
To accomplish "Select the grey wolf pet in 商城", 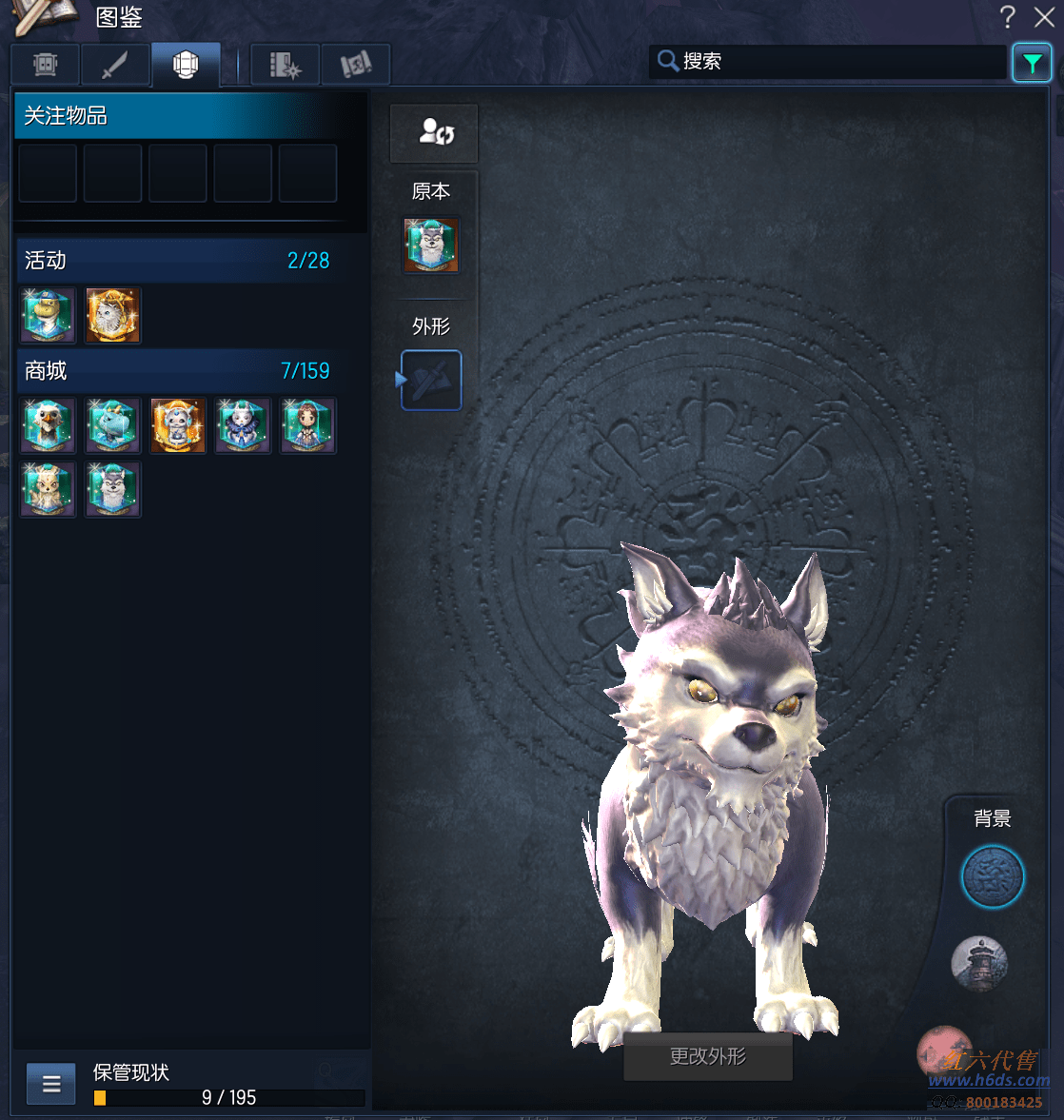I will click(113, 489).
